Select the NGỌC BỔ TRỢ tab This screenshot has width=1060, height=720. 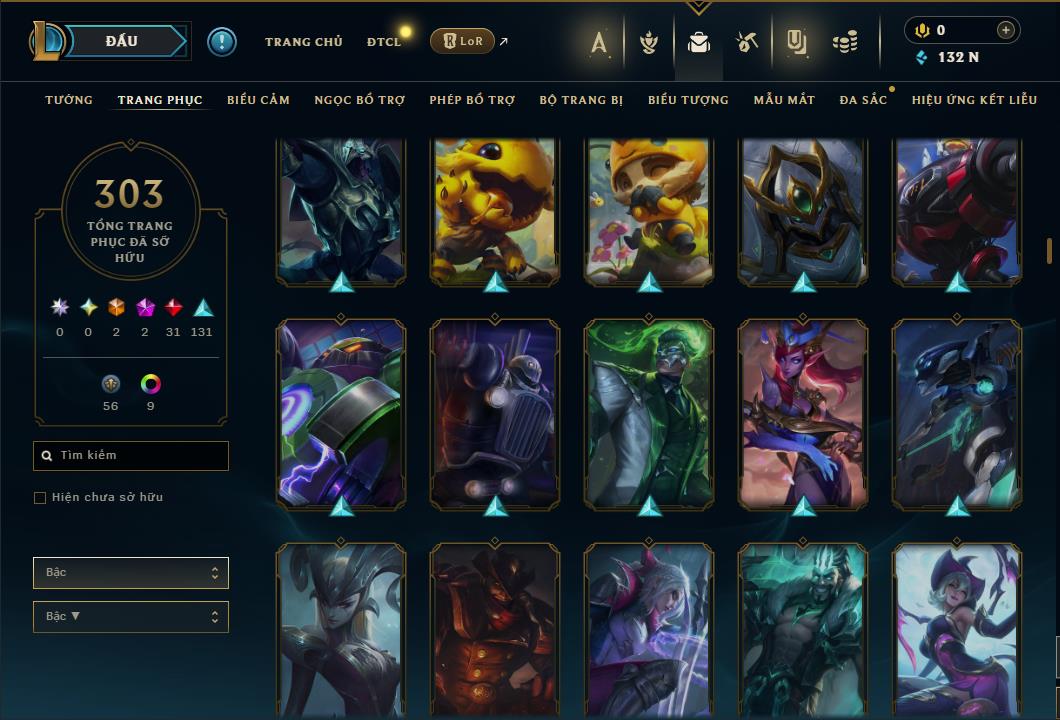[x=360, y=100]
